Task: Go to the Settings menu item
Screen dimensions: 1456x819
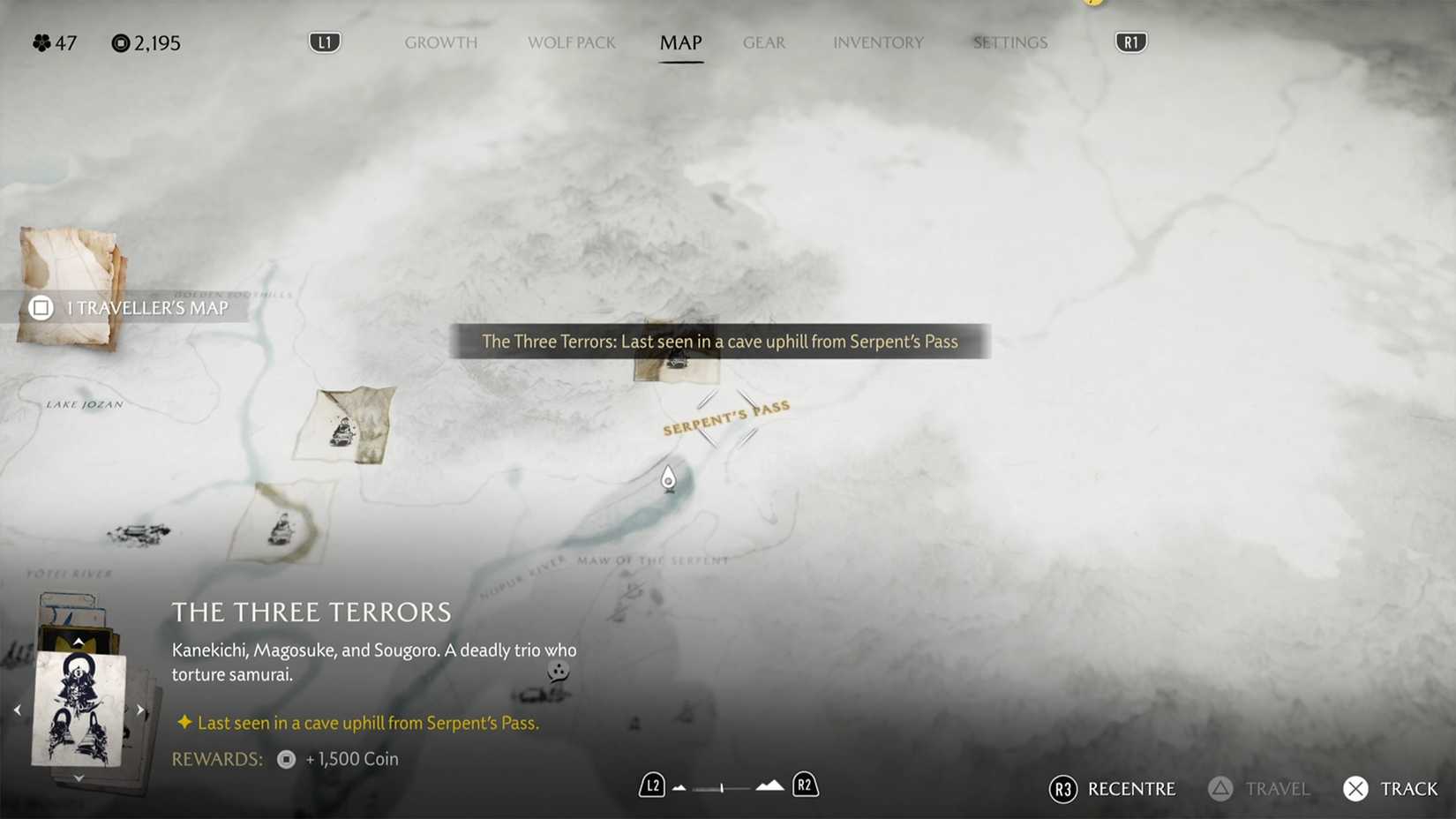Action: pyautogui.click(x=1009, y=42)
